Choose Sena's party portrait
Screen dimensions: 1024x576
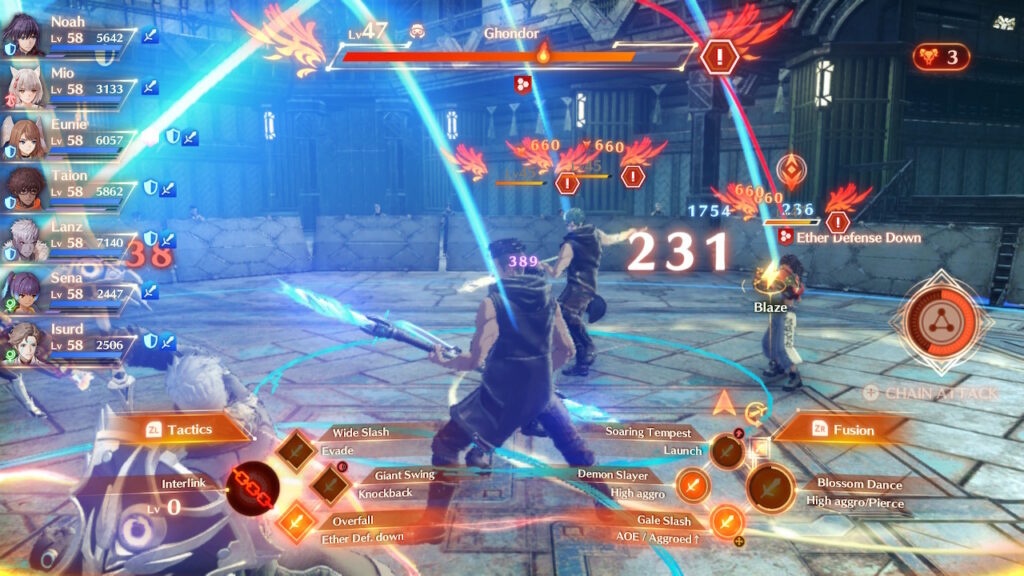(21, 289)
